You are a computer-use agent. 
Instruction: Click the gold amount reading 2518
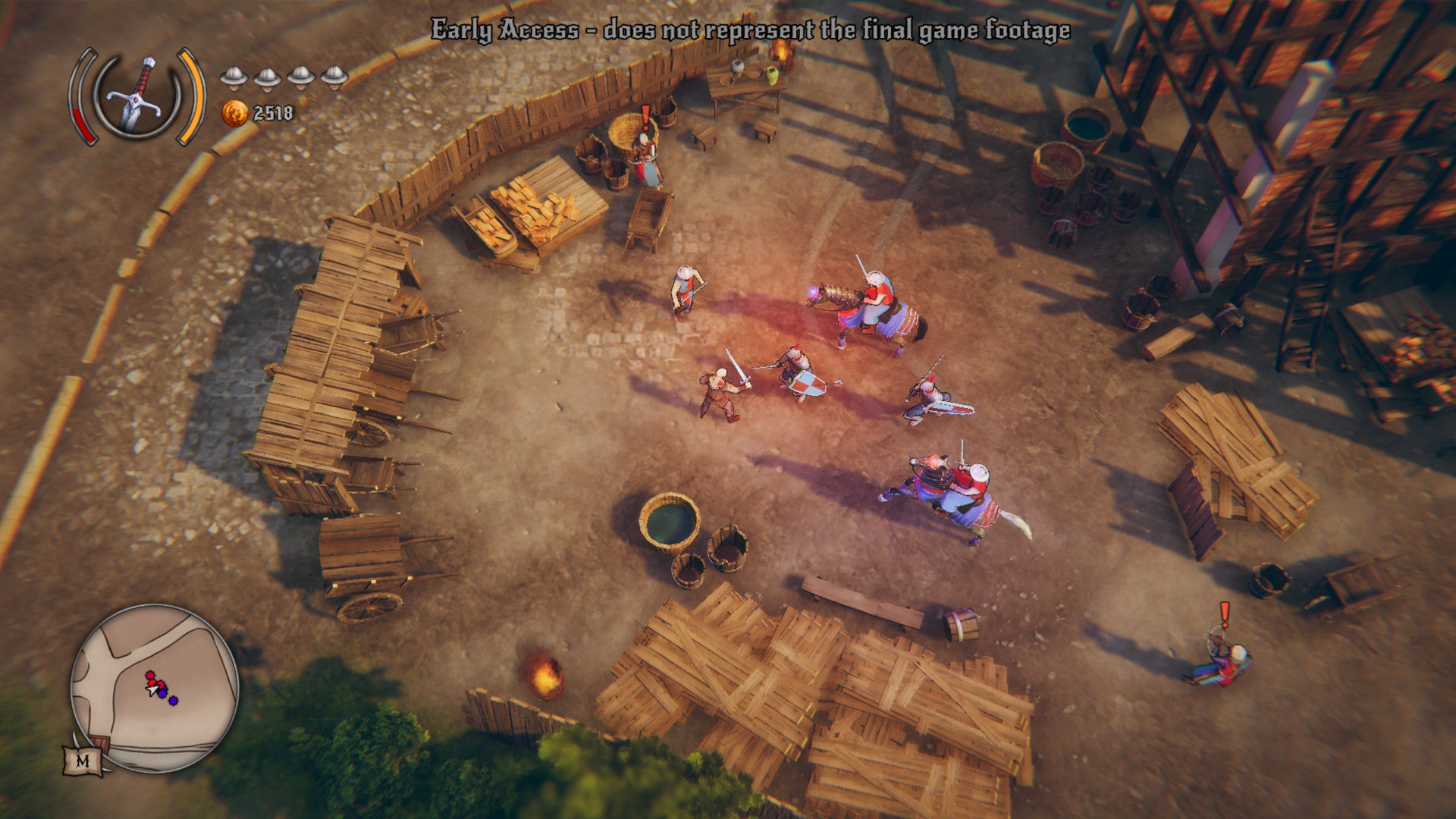tap(272, 113)
